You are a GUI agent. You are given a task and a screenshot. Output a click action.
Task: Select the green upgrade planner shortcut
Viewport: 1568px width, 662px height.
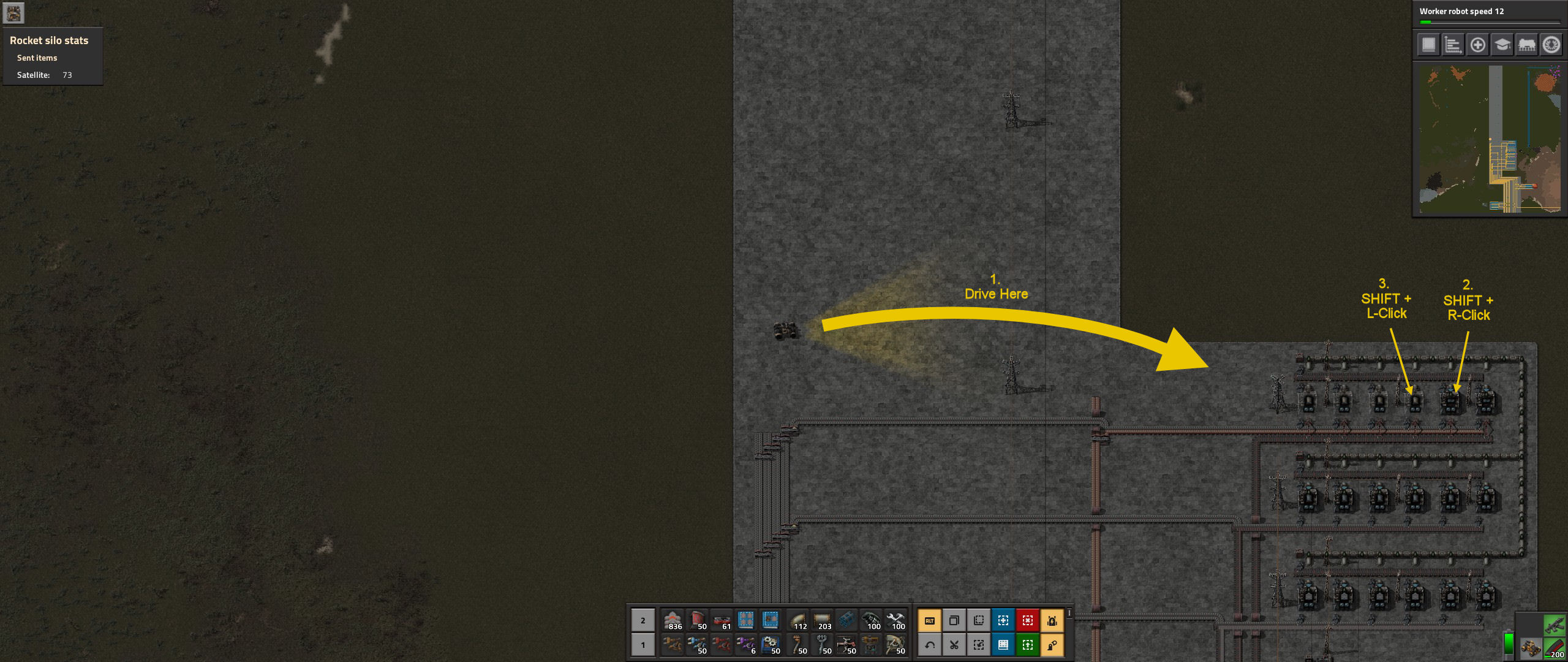tap(1028, 644)
